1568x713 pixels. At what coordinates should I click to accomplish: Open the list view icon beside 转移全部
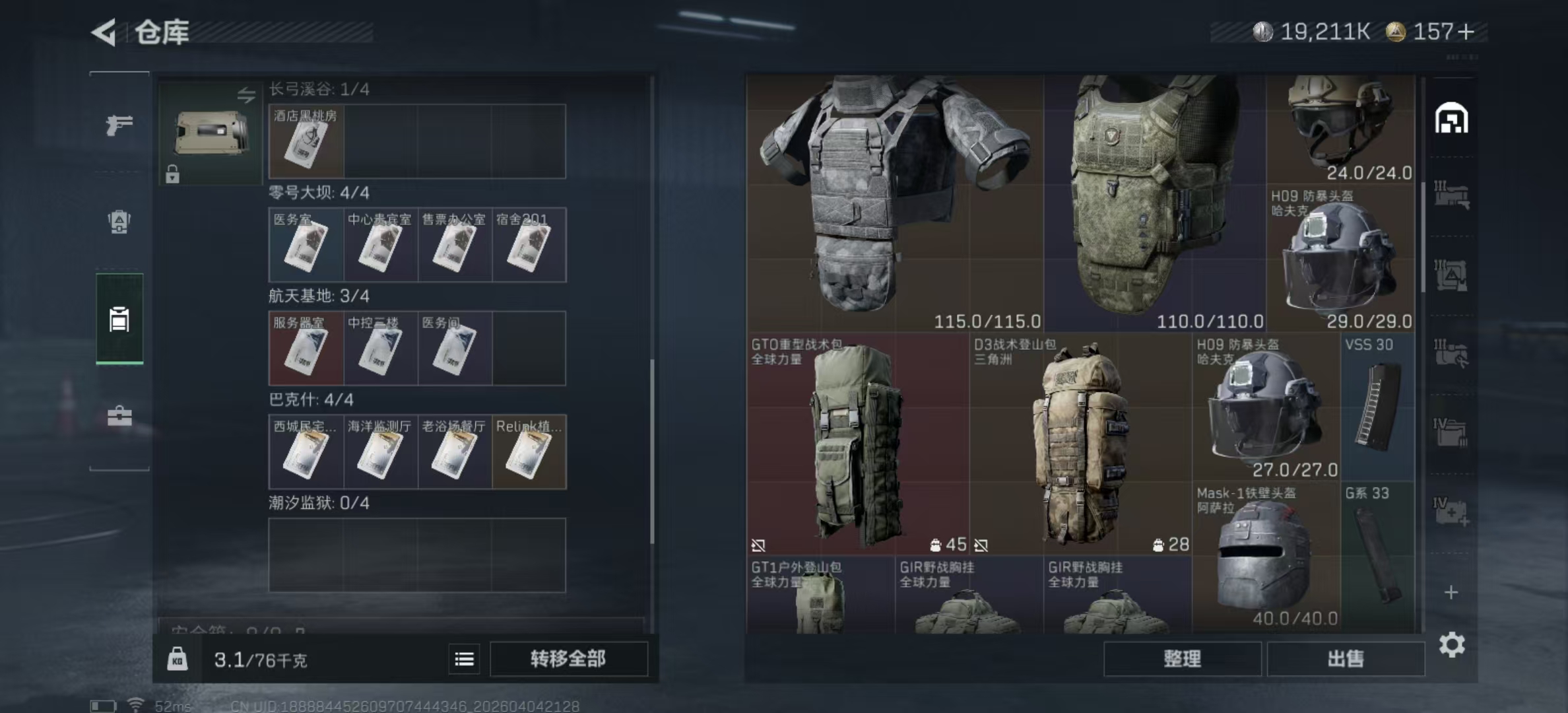pyautogui.click(x=464, y=659)
